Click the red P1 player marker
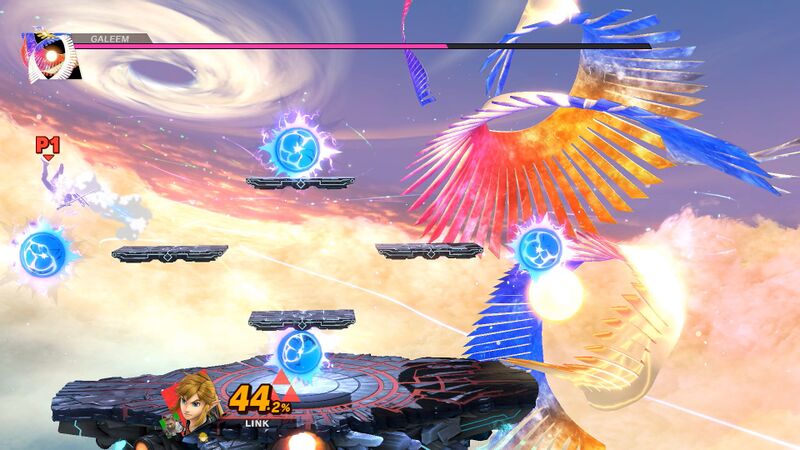Viewport: 800px width, 450px height. [x=47, y=147]
